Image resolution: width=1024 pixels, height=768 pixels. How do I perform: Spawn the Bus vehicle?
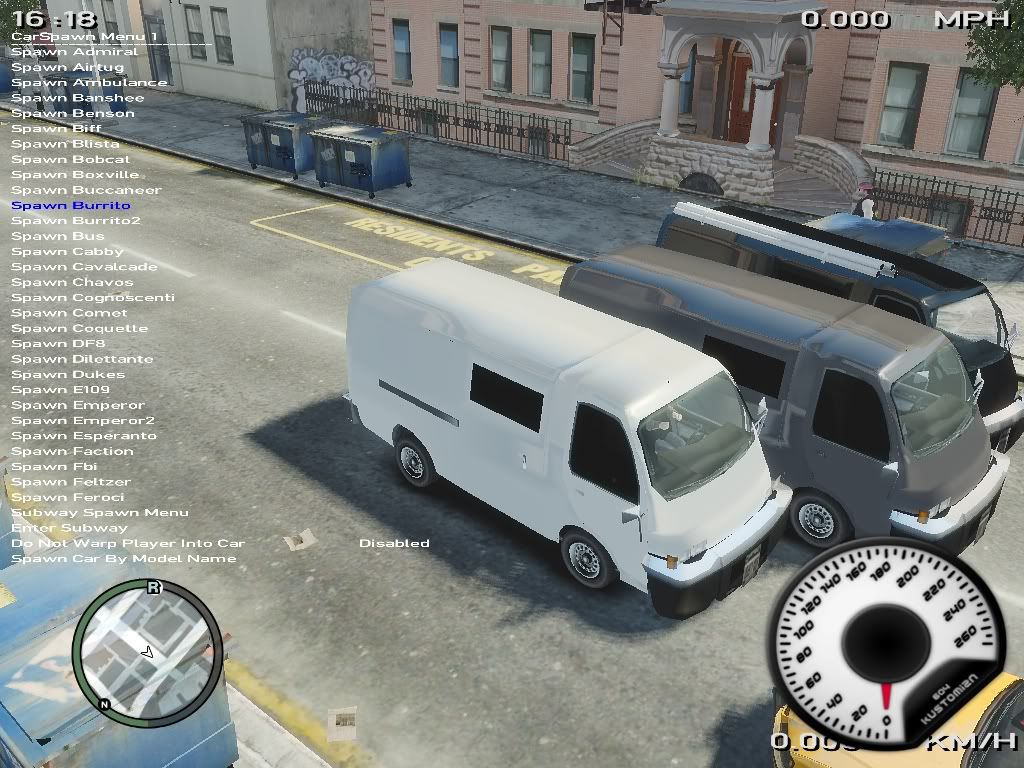(57, 237)
